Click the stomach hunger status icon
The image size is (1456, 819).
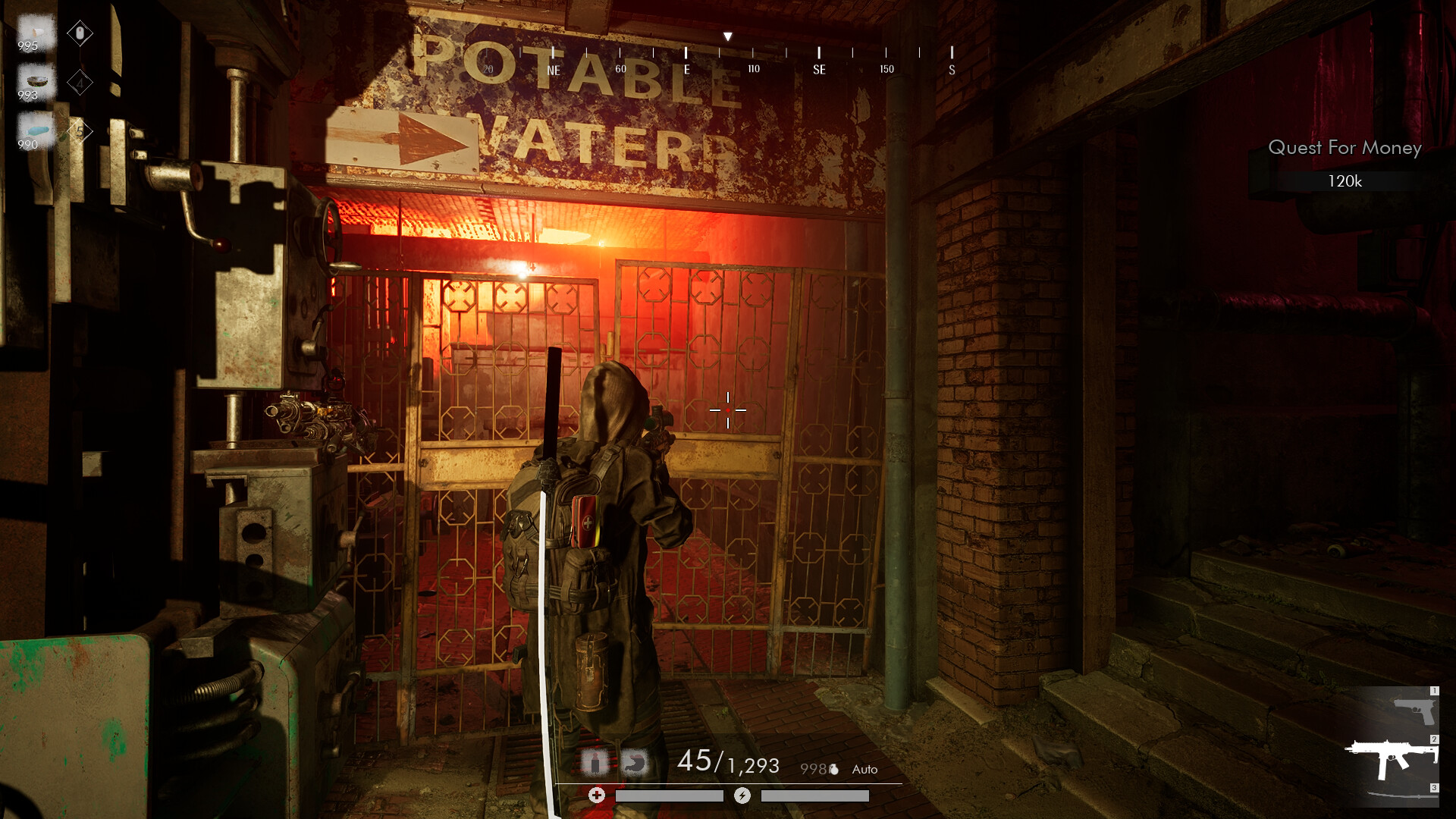coord(635,761)
